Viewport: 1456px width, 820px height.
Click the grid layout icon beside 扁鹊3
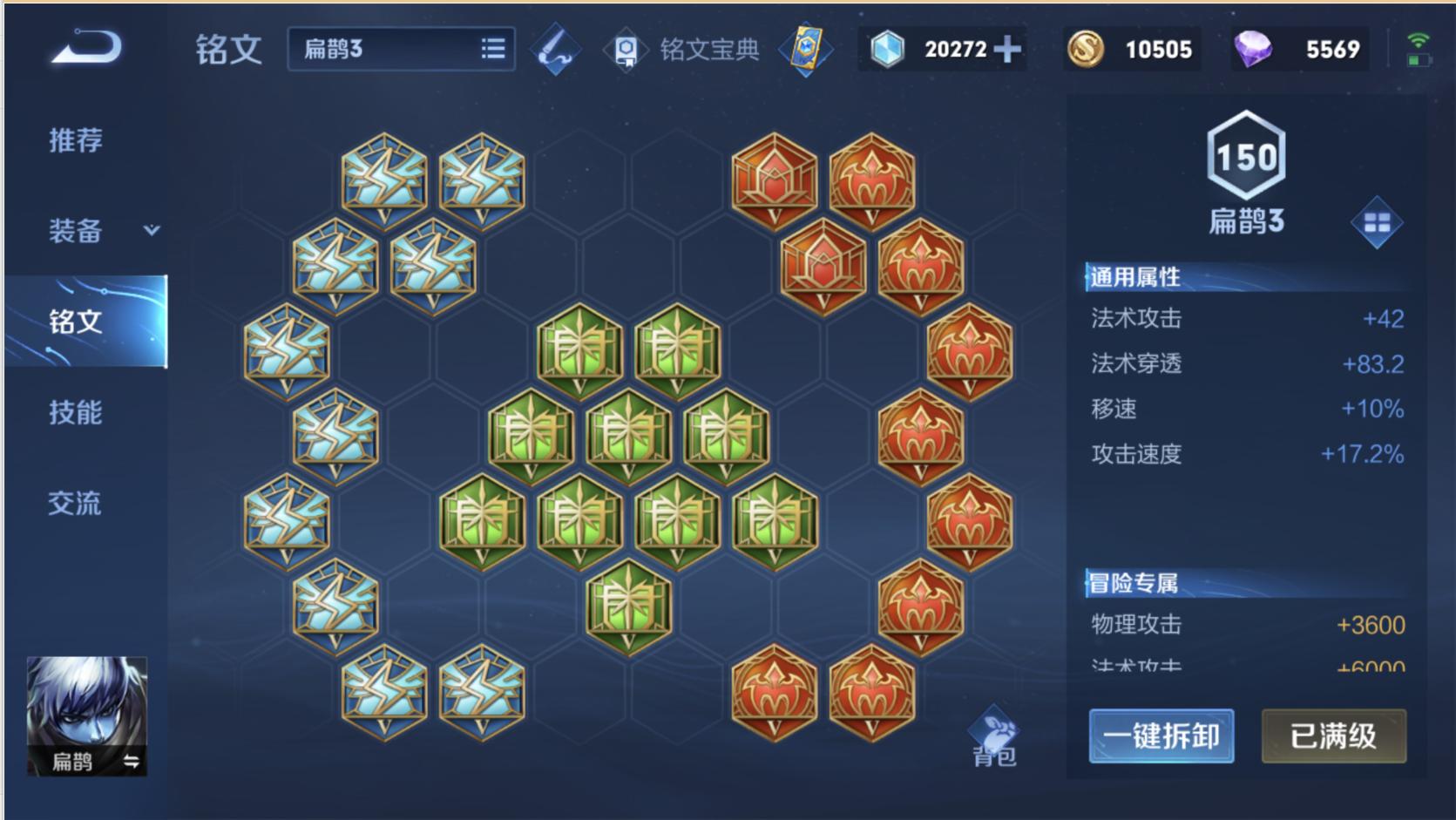pyautogui.click(x=1378, y=222)
